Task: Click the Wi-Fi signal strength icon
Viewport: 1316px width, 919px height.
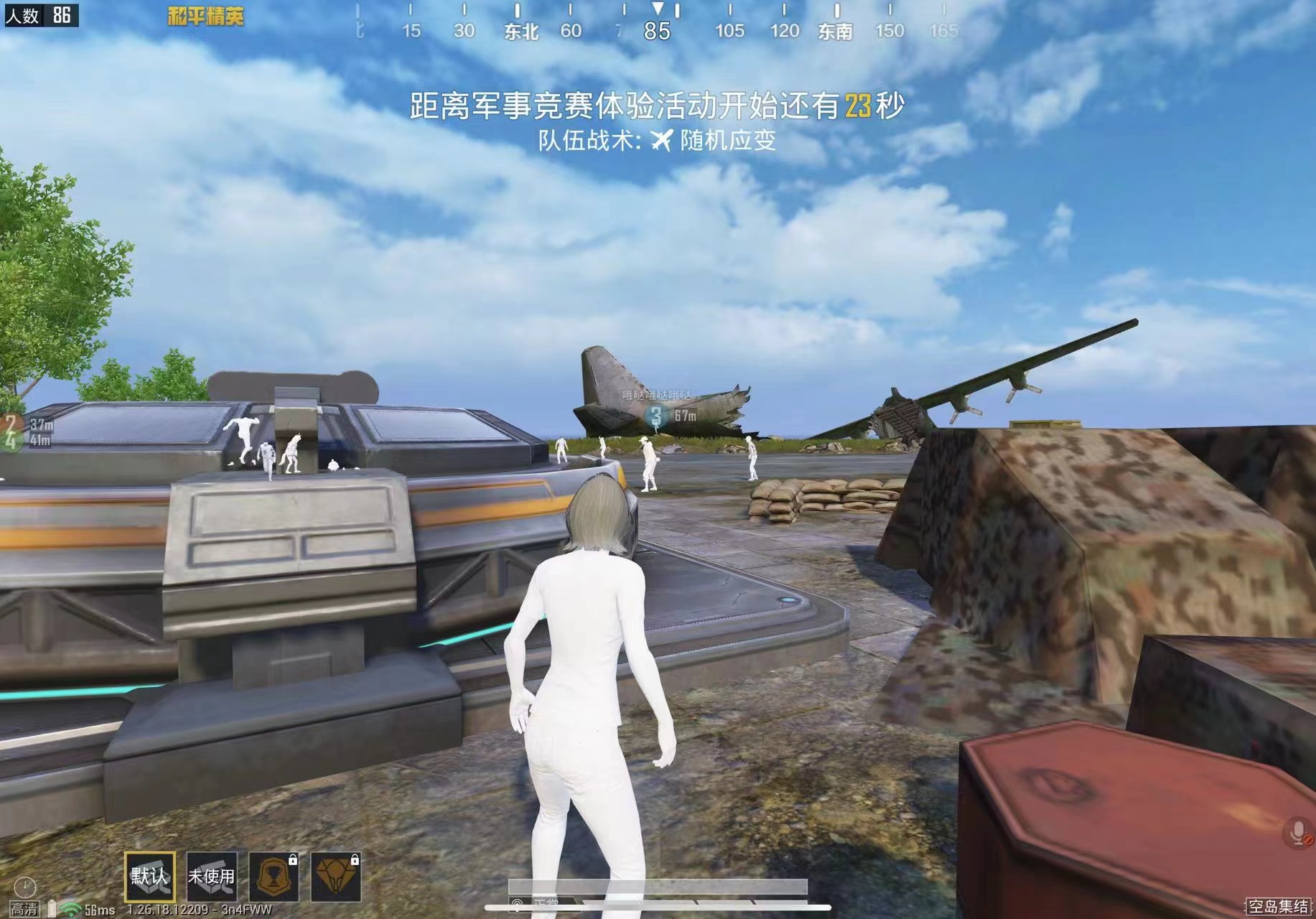Action: click(71, 909)
